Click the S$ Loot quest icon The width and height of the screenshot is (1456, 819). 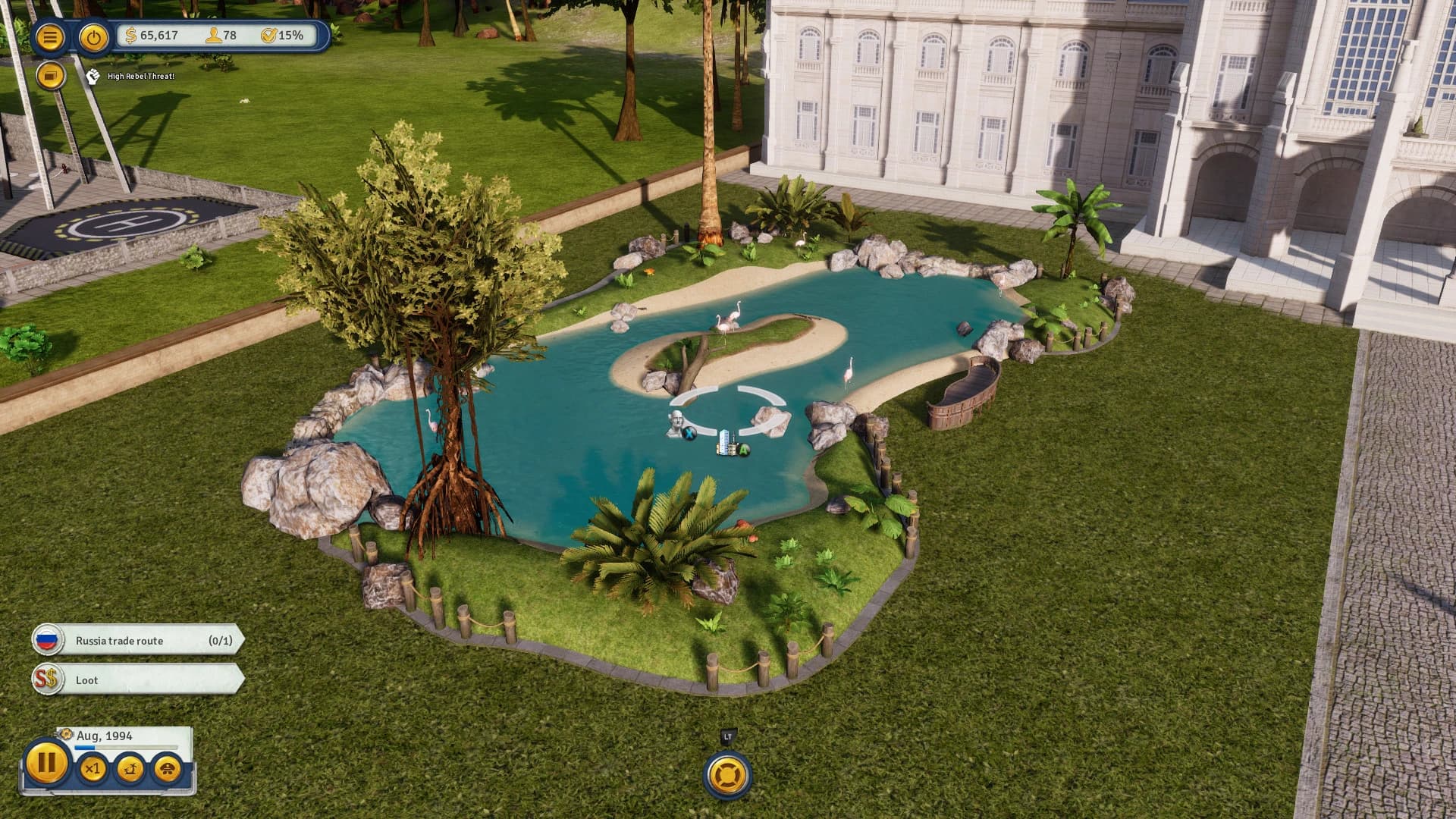[47, 680]
